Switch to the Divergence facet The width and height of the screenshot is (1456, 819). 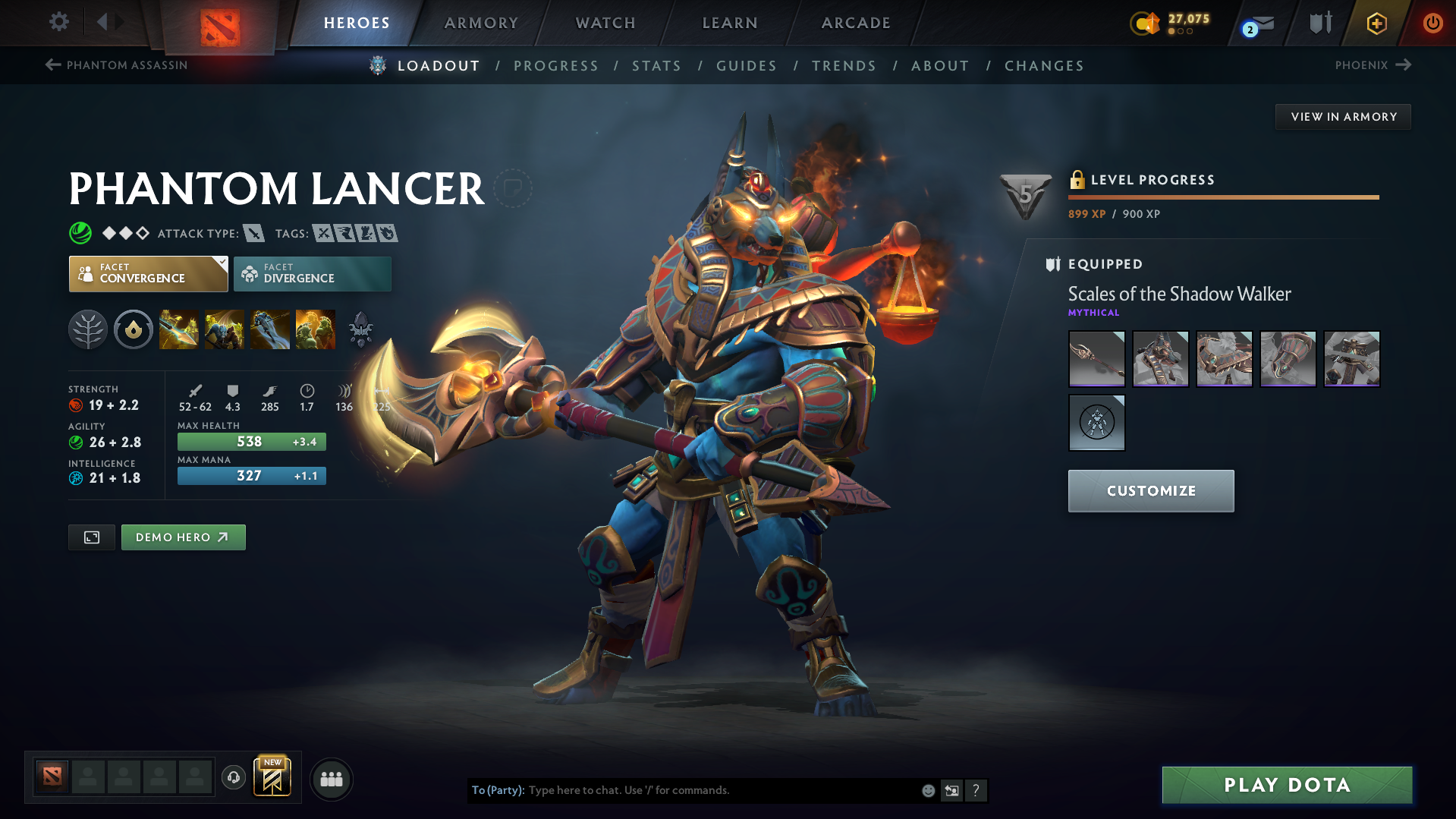tap(312, 273)
